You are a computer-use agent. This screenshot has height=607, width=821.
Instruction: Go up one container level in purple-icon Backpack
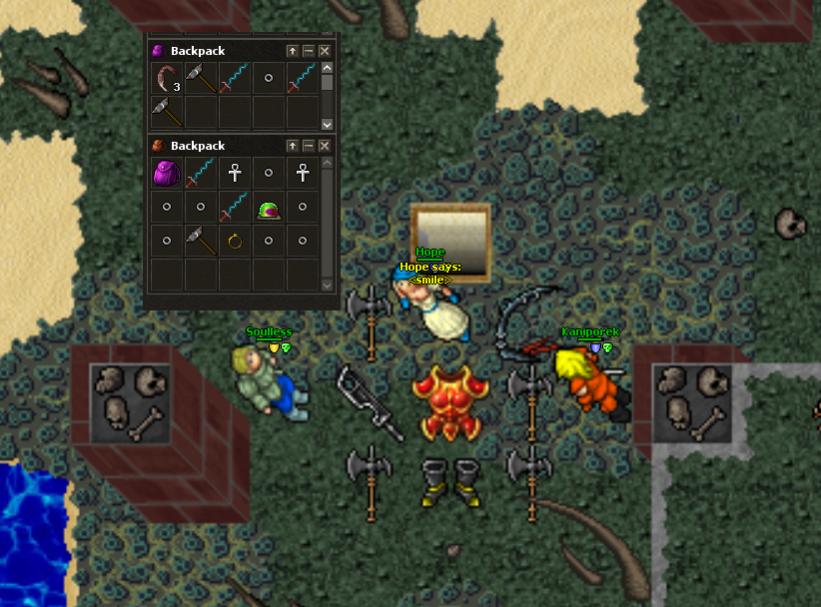[292, 51]
